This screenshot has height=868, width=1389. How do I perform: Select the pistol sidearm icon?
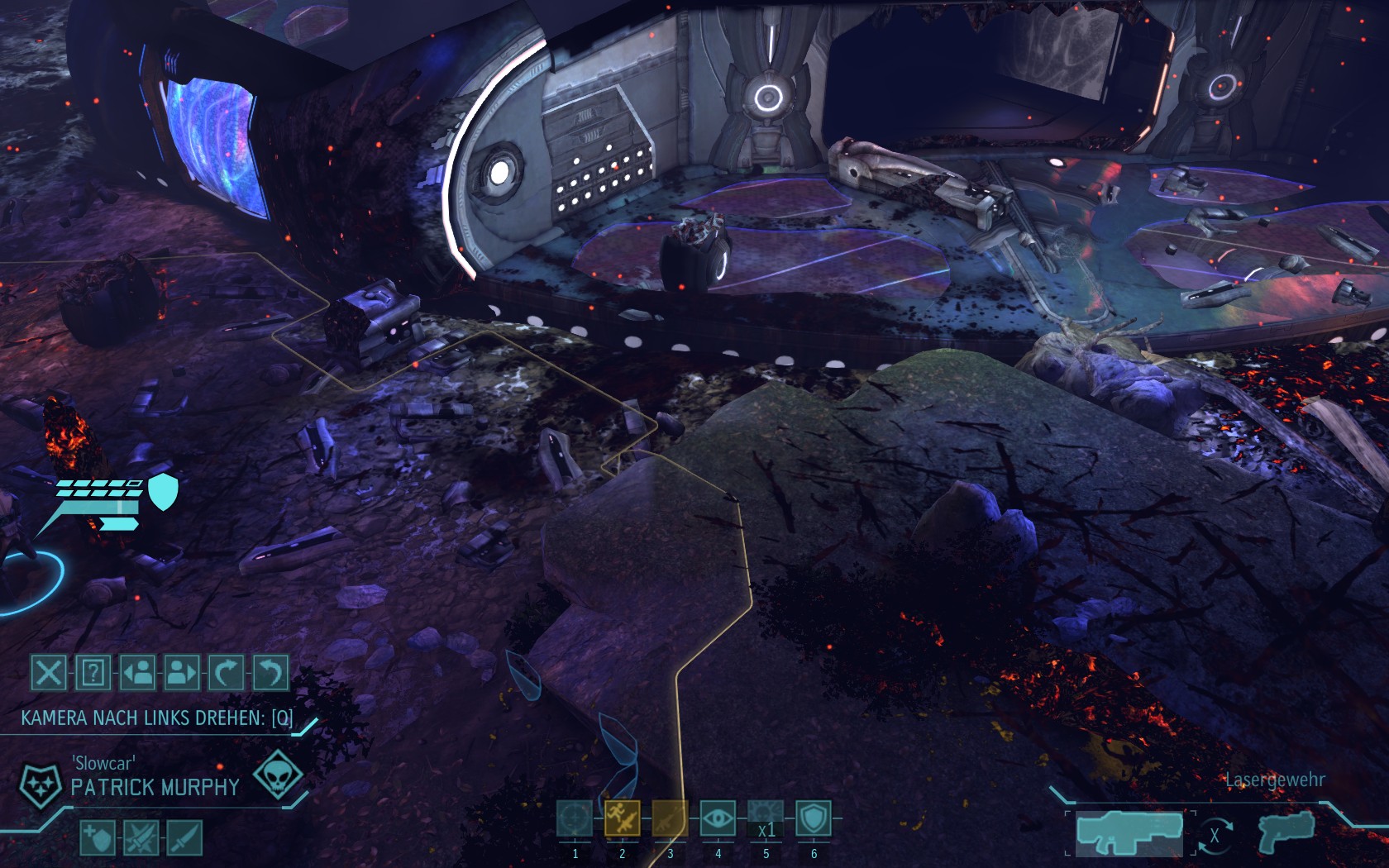pos(1286,832)
